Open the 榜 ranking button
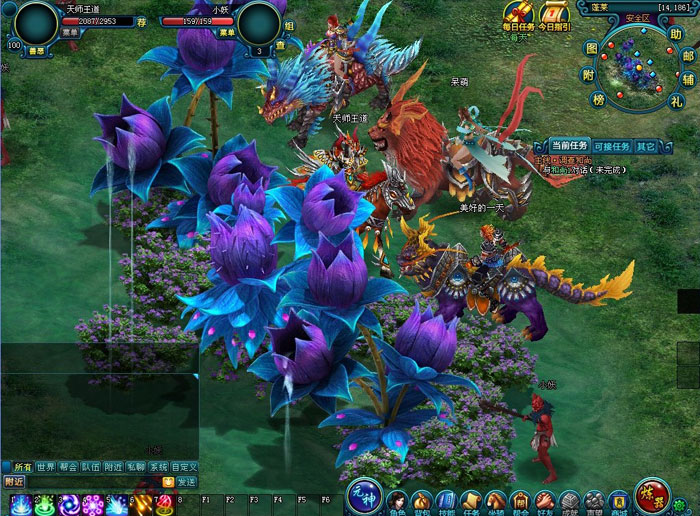700x516 pixels. [599, 100]
